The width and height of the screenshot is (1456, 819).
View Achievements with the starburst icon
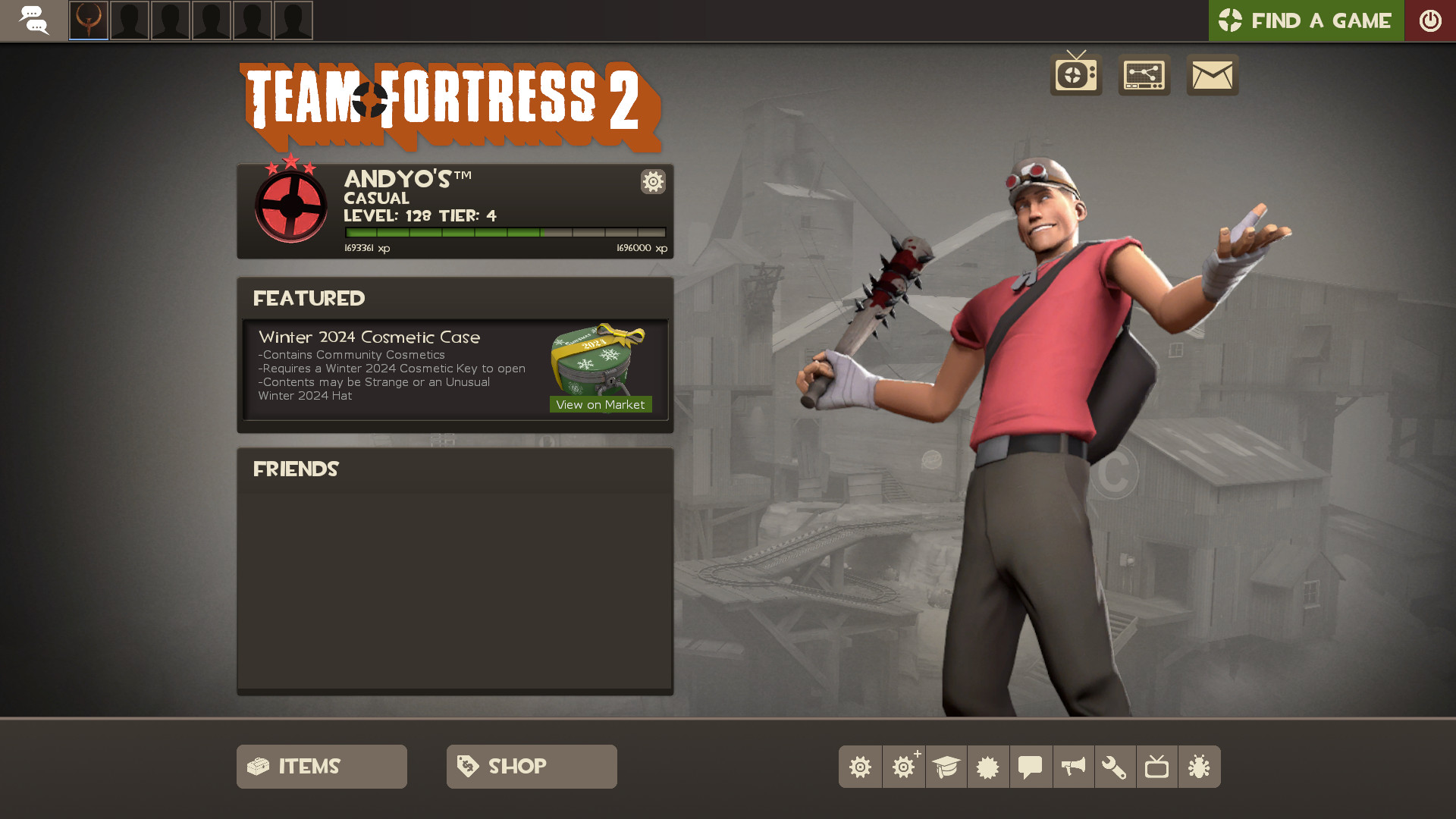pos(988,767)
